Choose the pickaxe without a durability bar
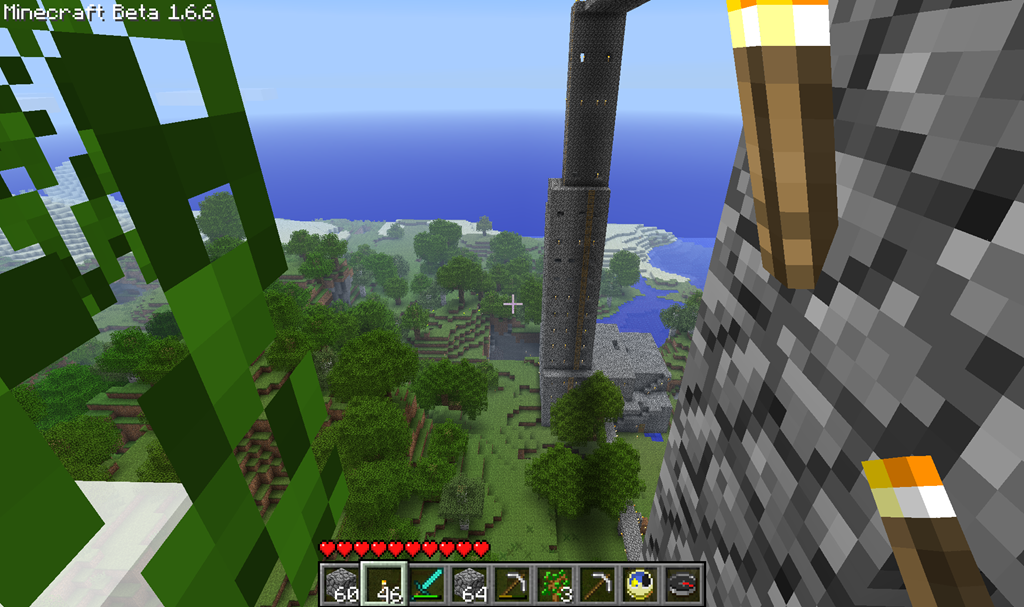 [x=598, y=582]
